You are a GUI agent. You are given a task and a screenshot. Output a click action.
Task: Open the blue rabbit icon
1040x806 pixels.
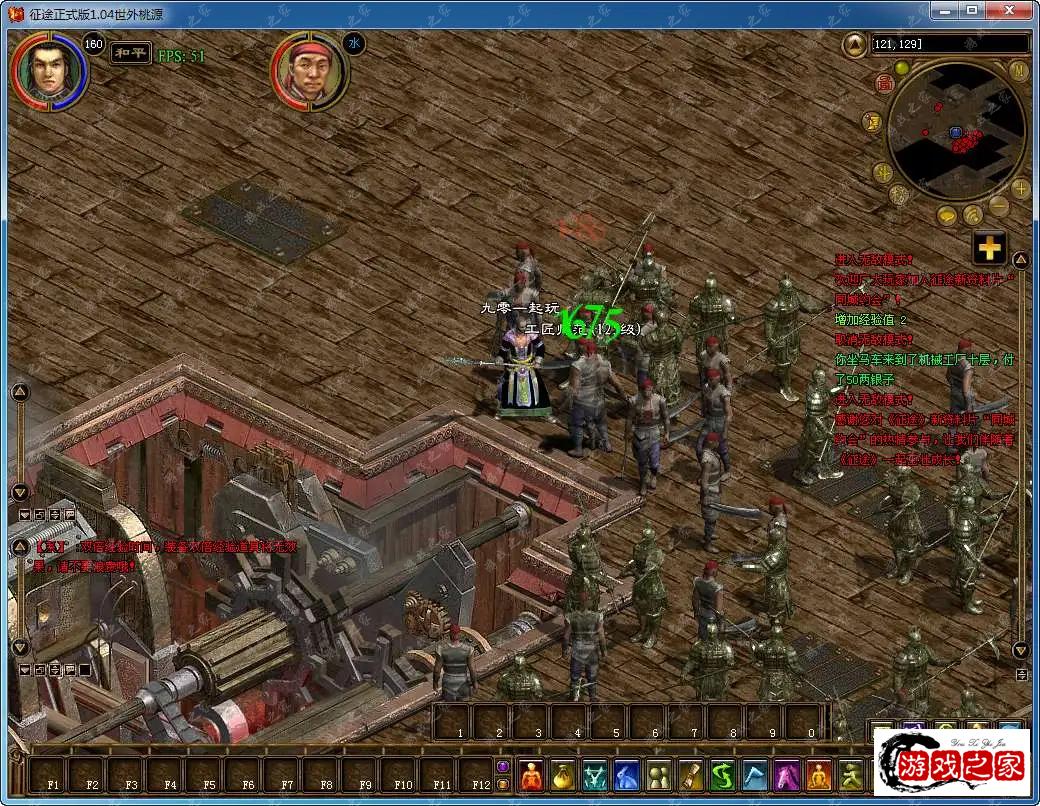627,776
